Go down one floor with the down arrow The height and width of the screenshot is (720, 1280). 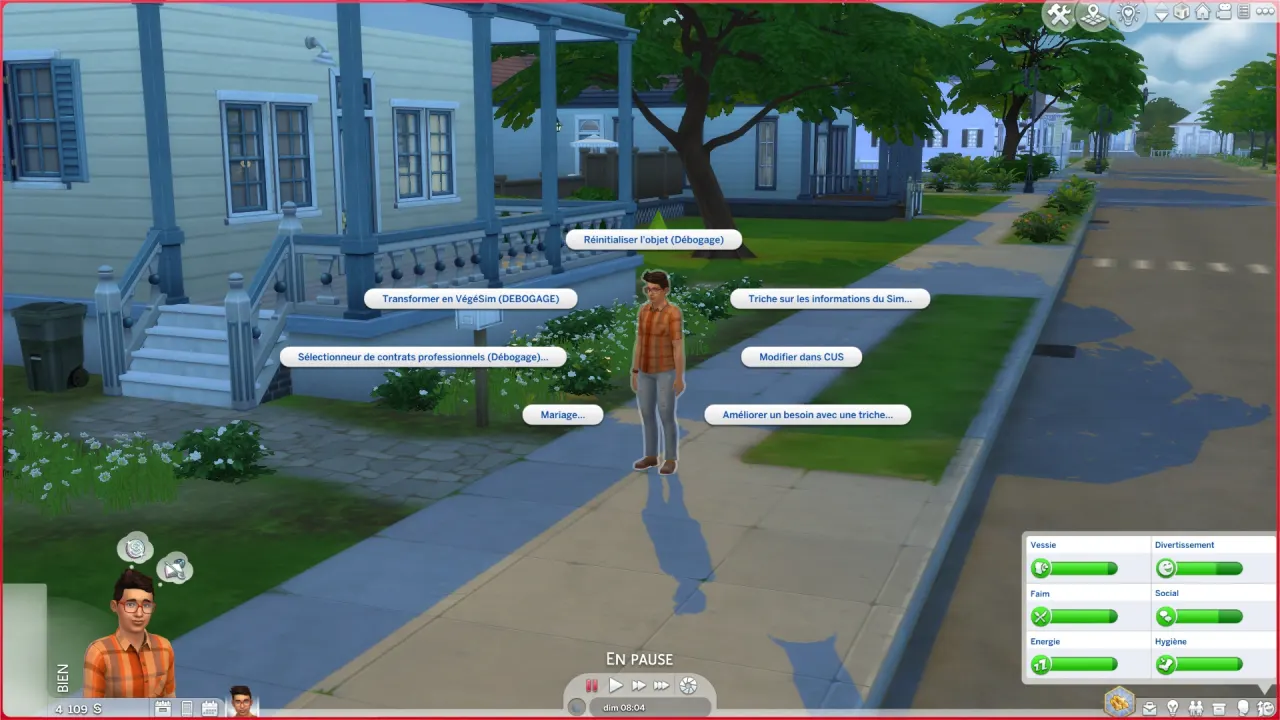click(1162, 19)
